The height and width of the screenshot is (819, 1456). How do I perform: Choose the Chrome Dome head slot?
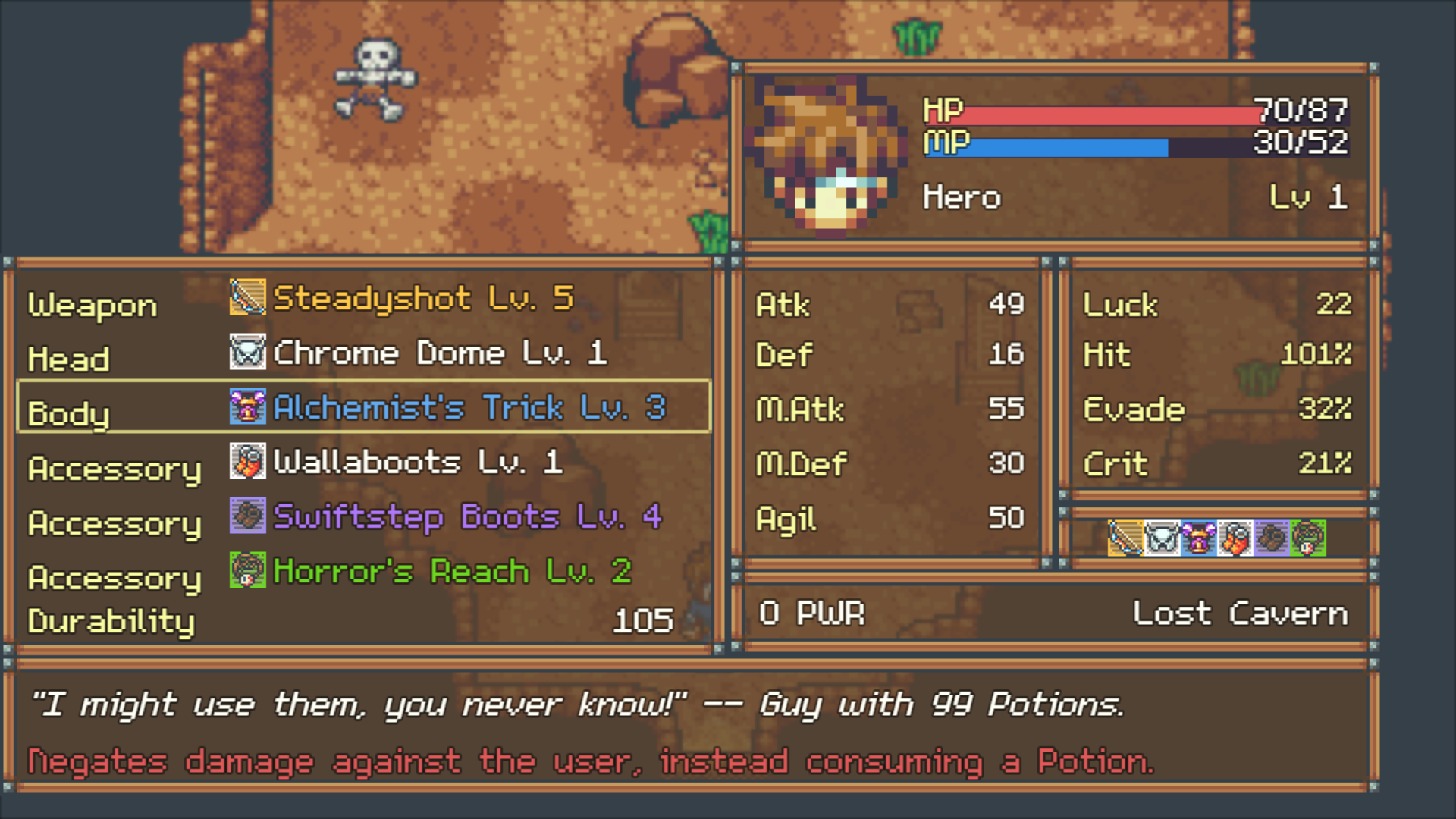click(x=438, y=353)
